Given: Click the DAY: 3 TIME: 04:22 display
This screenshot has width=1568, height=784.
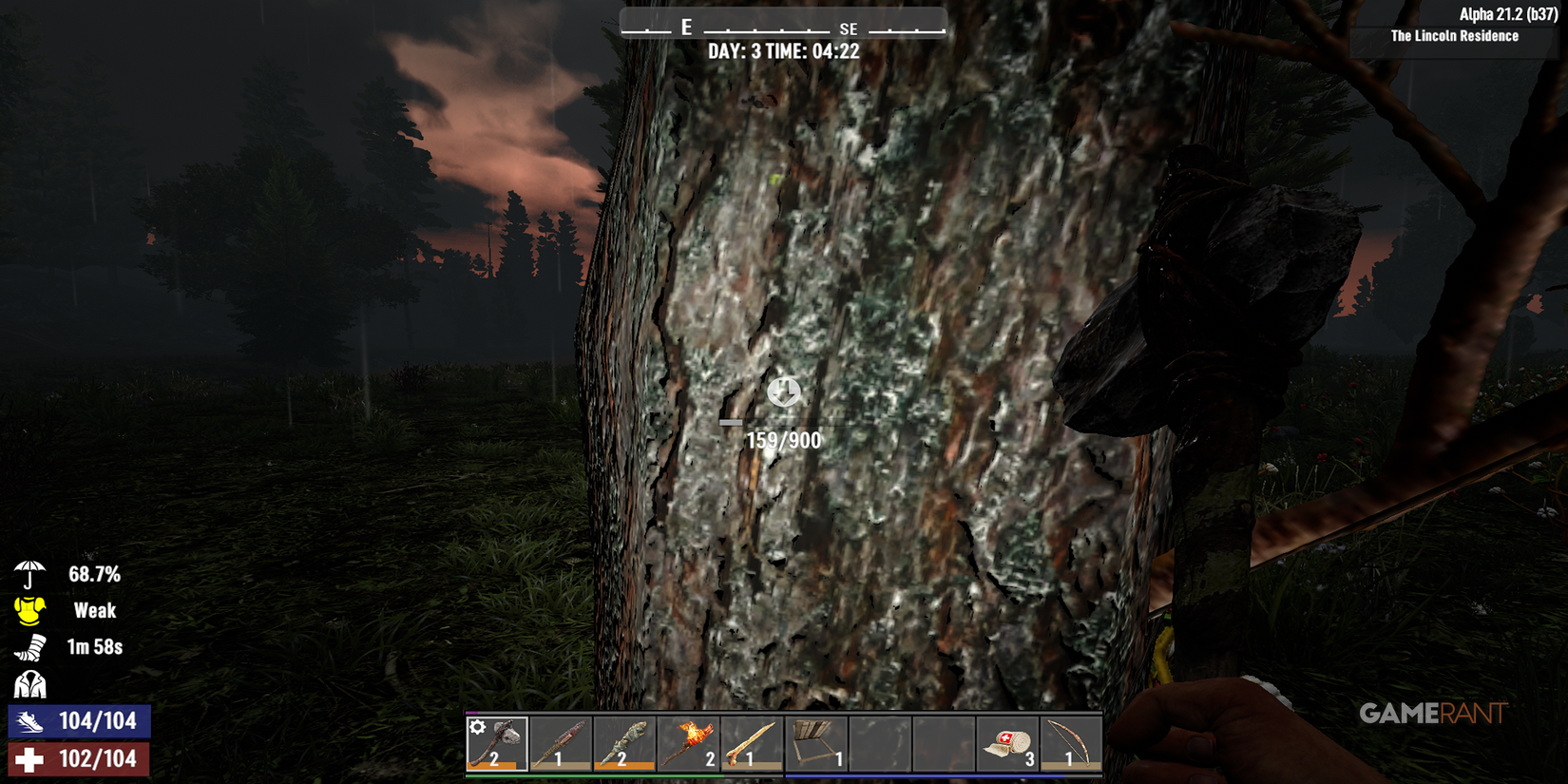Looking at the screenshot, I should (783, 51).
